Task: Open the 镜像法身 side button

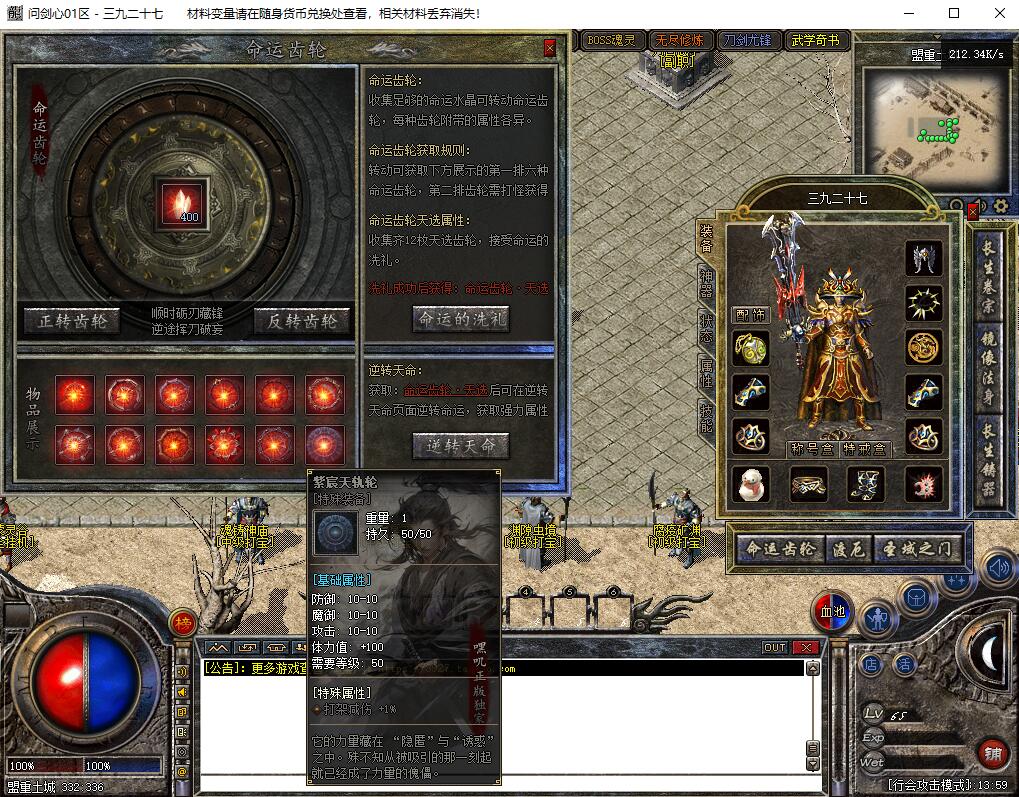Action: [x=989, y=353]
